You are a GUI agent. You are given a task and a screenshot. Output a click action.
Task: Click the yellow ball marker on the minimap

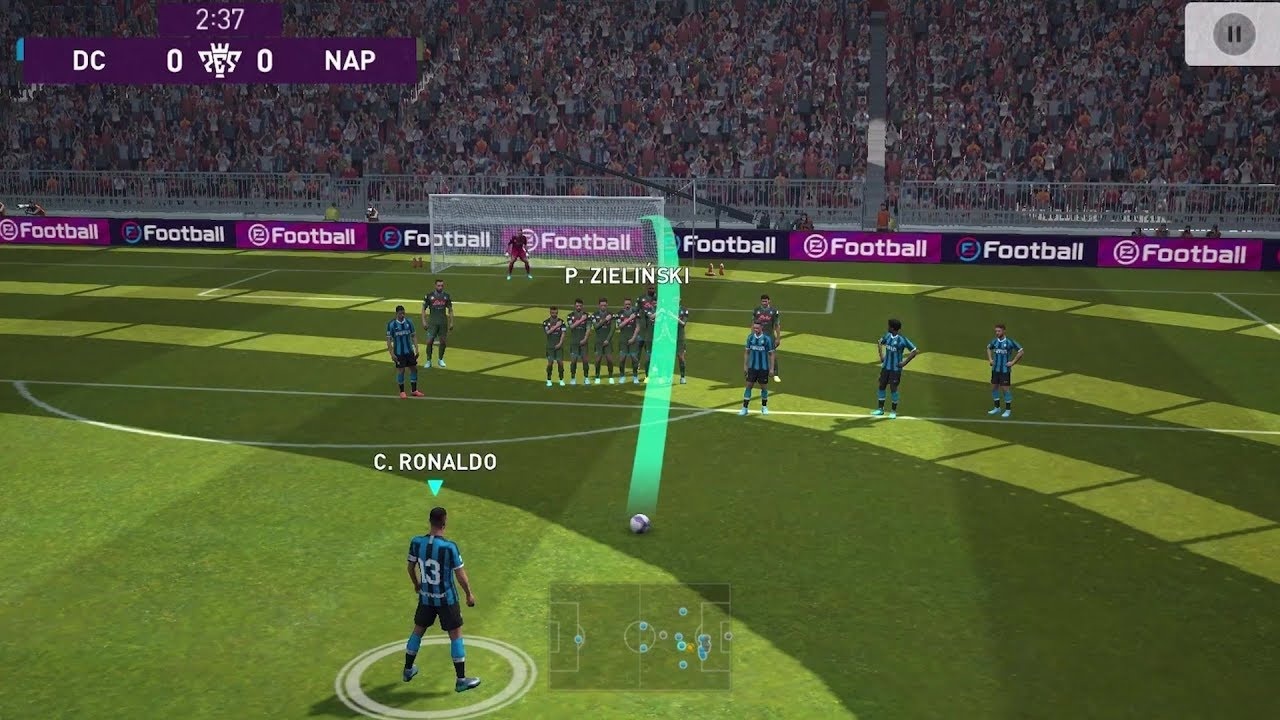(x=688, y=649)
